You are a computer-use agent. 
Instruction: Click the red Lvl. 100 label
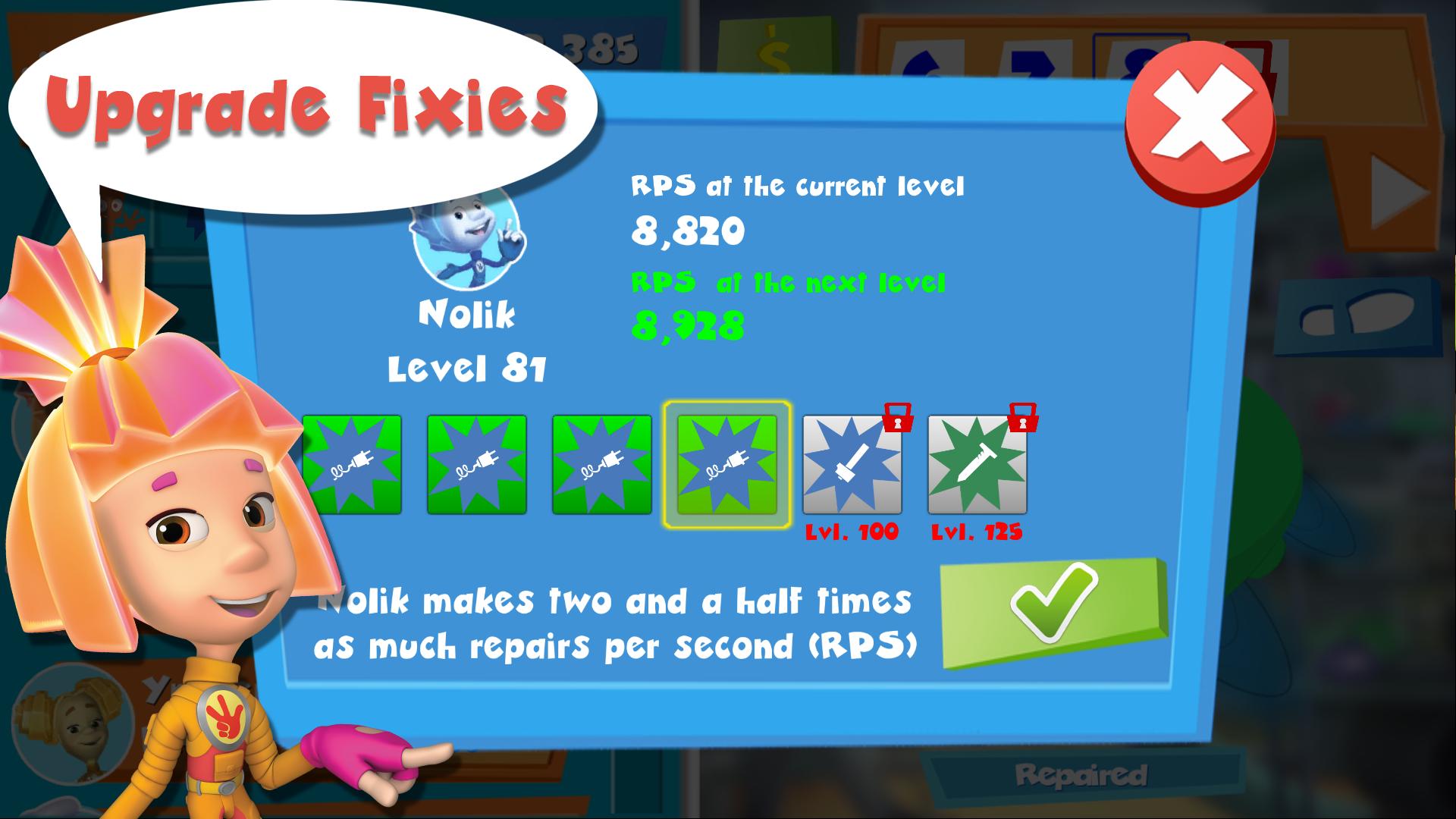pos(851,531)
